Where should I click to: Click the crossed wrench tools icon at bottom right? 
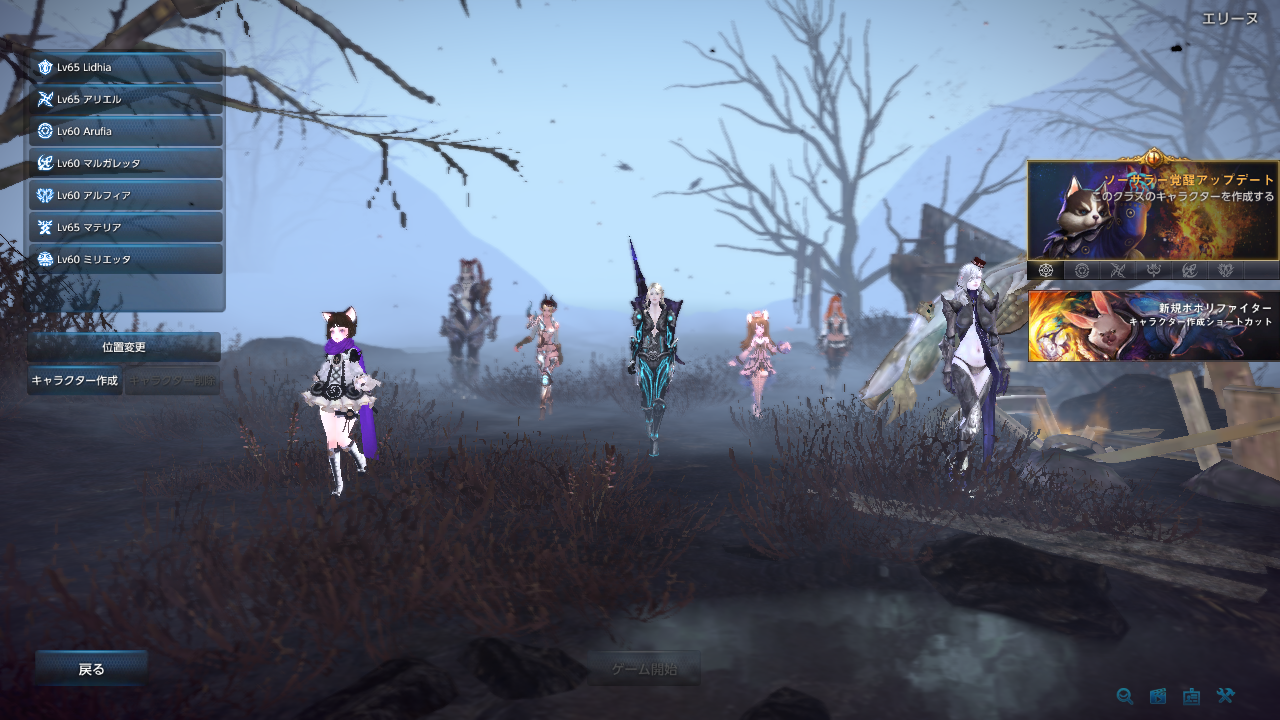tap(1225, 696)
